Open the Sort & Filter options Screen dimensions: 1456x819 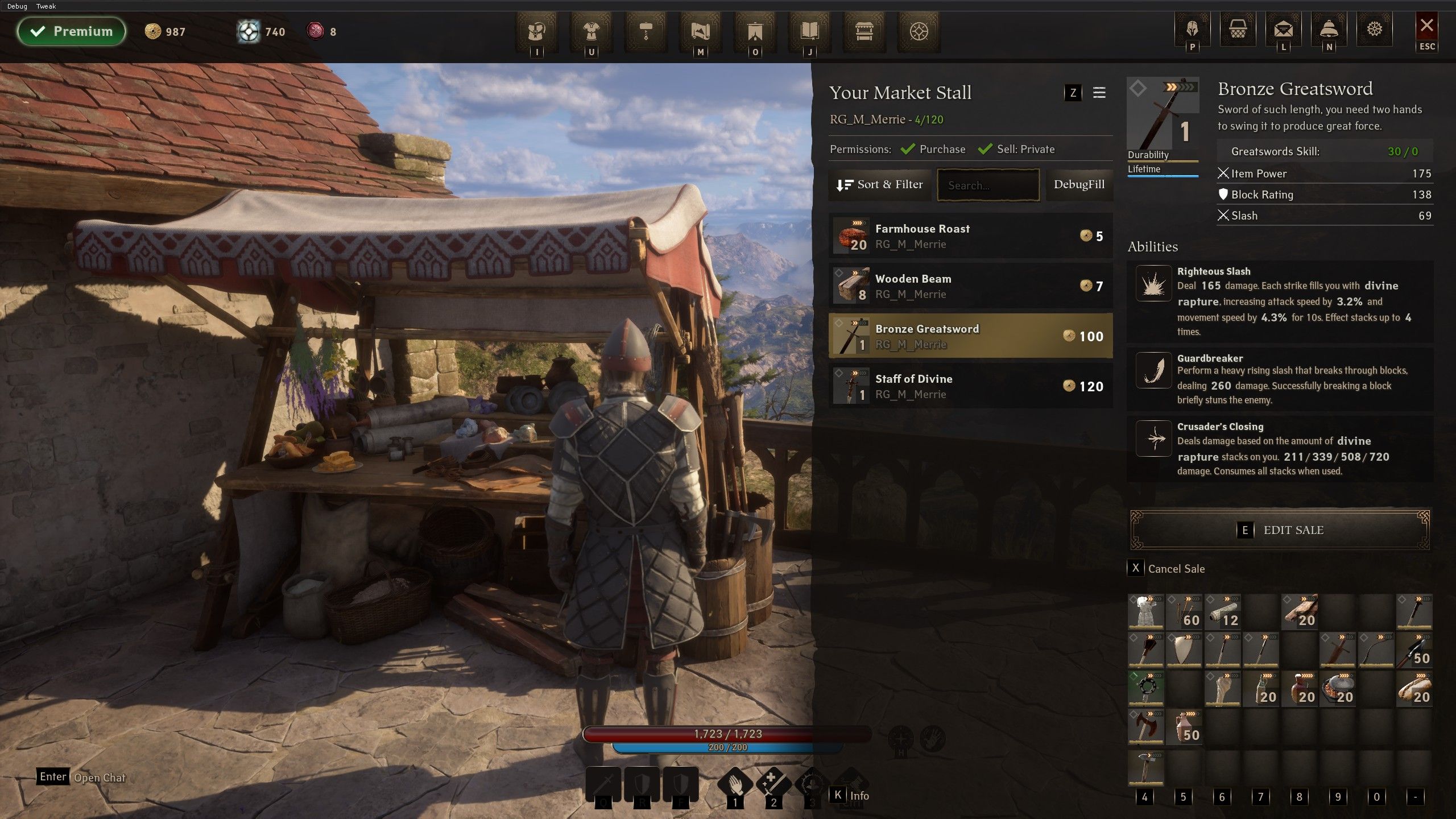click(879, 185)
